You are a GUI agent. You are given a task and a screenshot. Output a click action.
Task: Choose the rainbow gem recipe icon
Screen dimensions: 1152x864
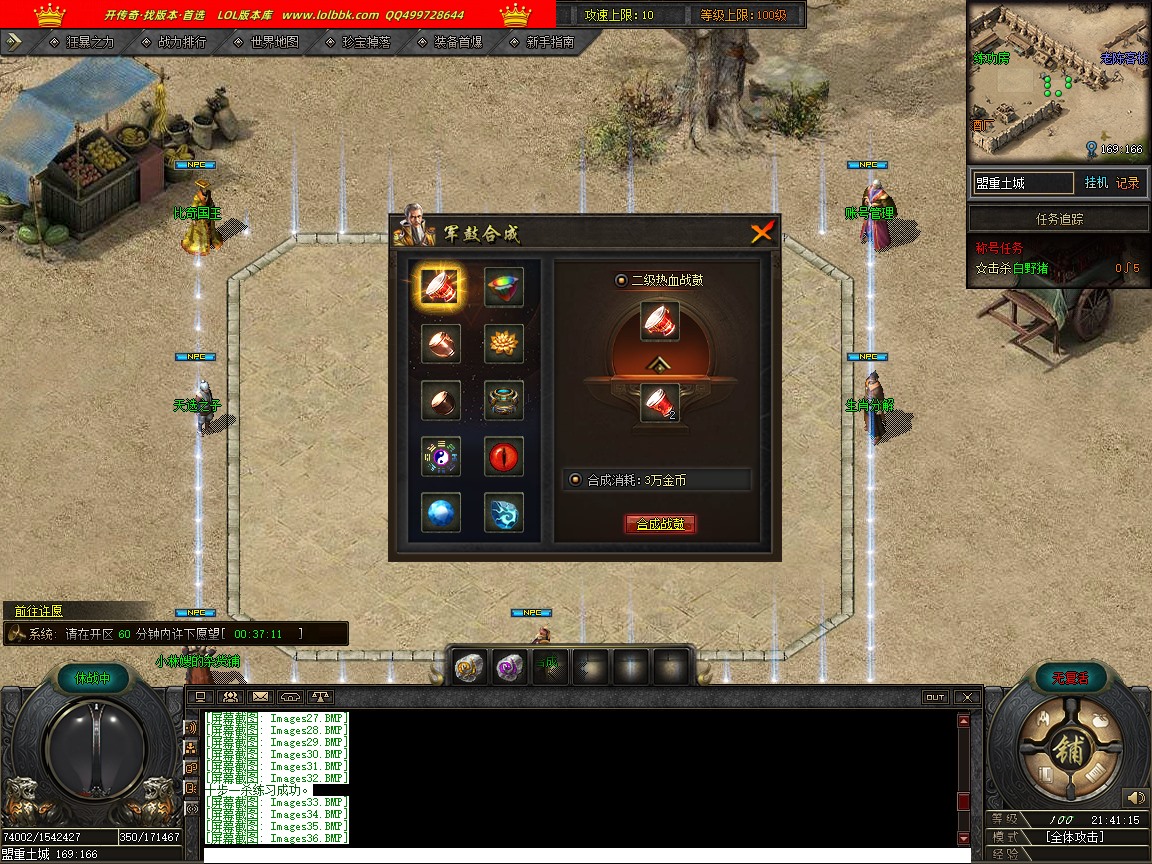tap(504, 287)
